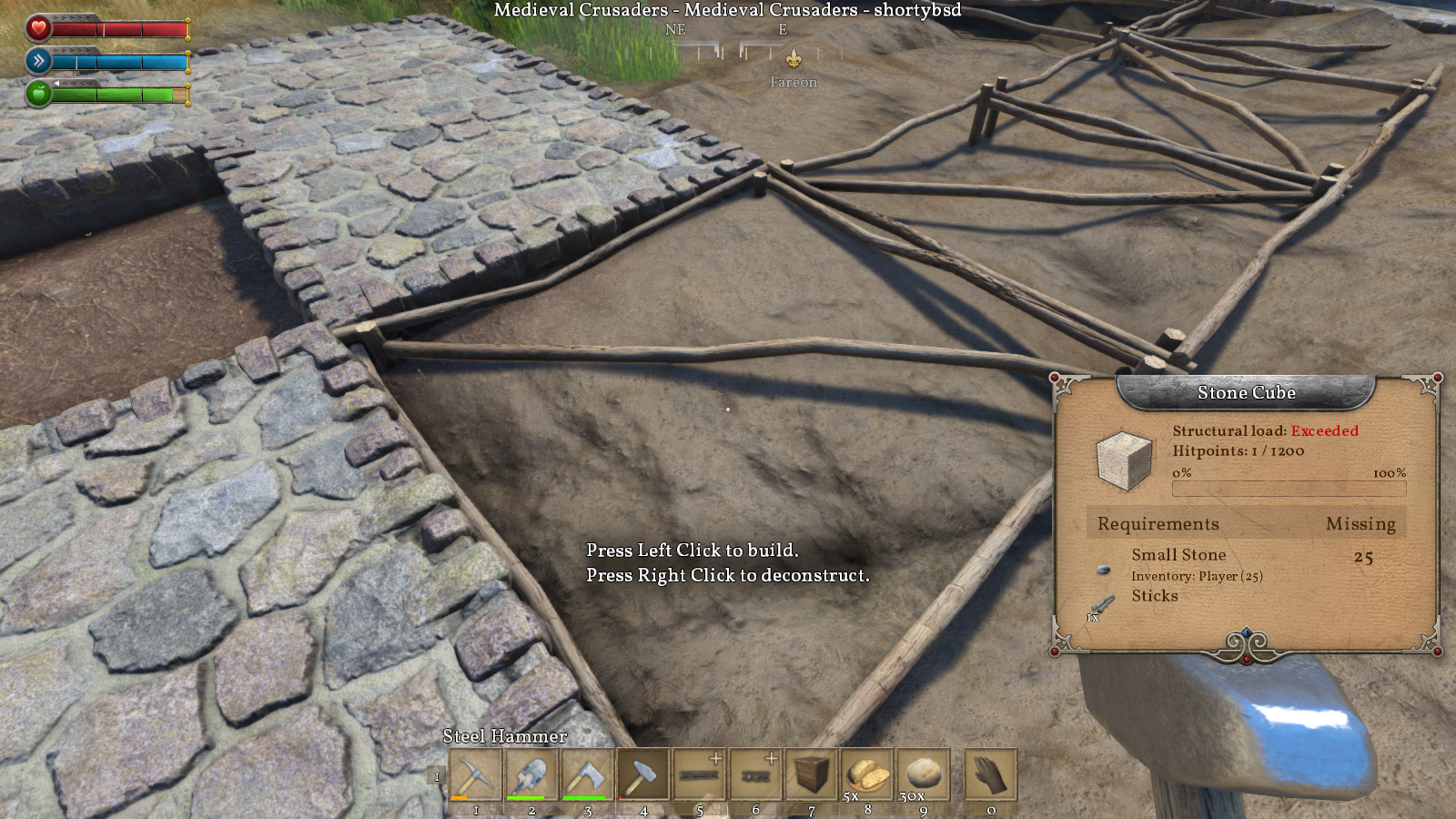Select the glove hand slot
The height and width of the screenshot is (819, 1456).
click(x=990, y=775)
